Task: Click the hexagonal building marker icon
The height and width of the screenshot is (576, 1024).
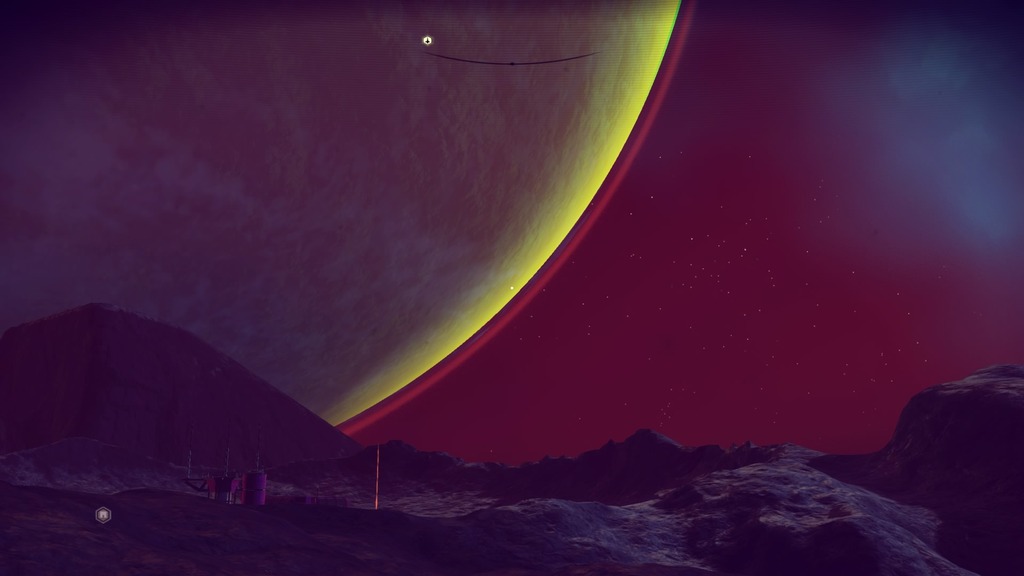Action: click(x=103, y=515)
